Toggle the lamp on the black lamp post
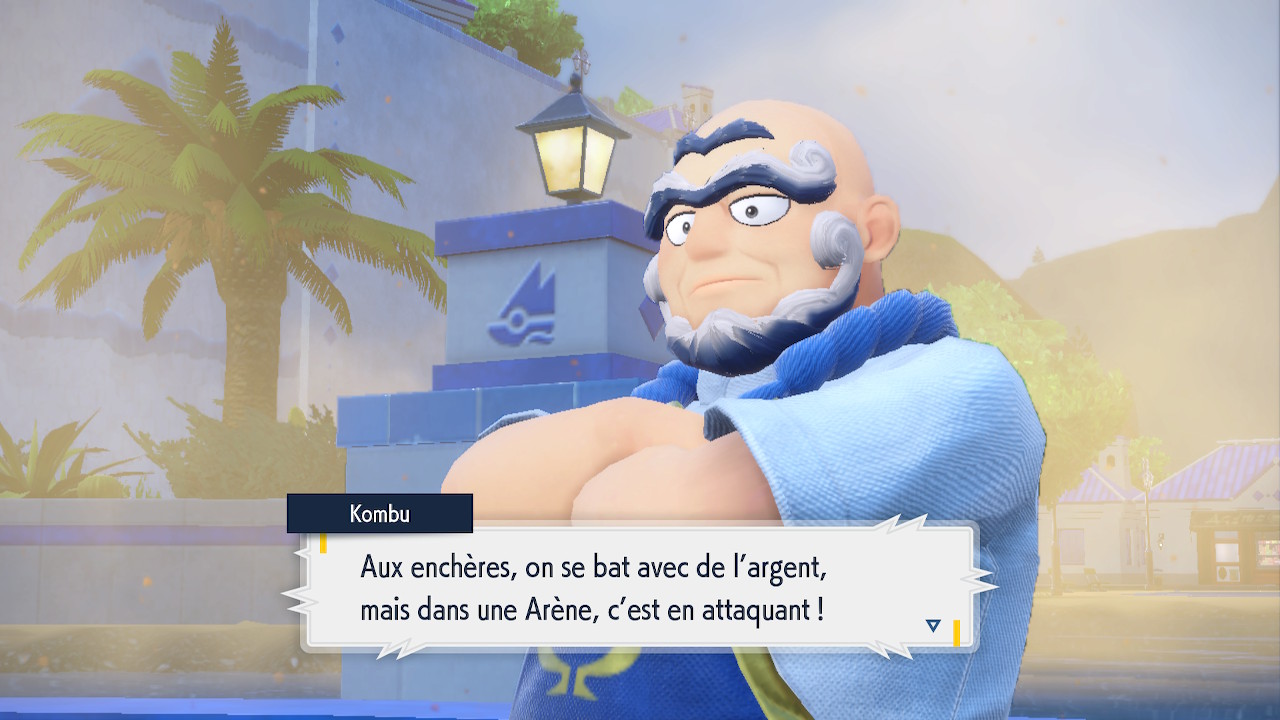This screenshot has width=1280, height=720. click(565, 150)
